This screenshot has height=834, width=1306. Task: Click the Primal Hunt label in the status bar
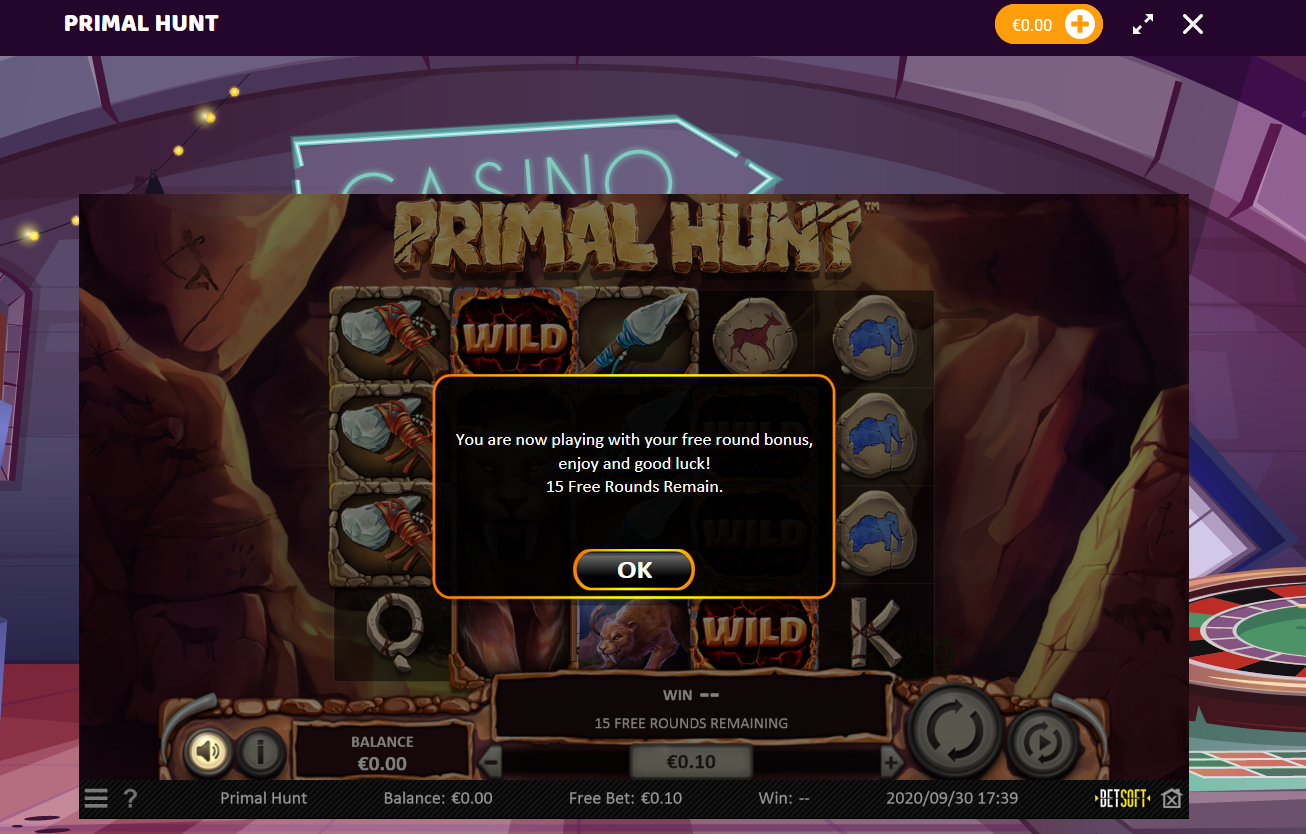(263, 798)
